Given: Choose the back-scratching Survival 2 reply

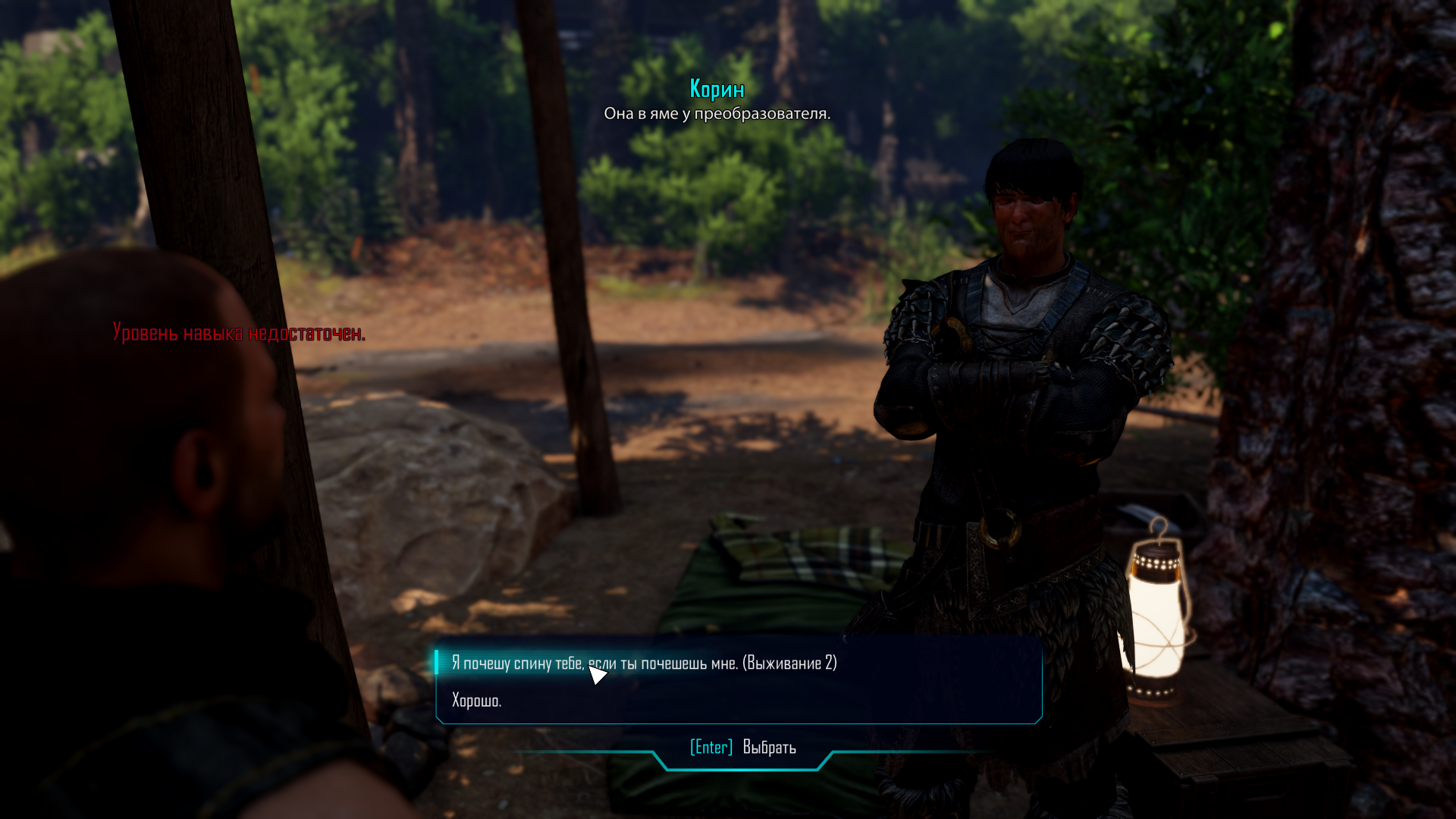Looking at the screenshot, I should [x=644, y=664].
